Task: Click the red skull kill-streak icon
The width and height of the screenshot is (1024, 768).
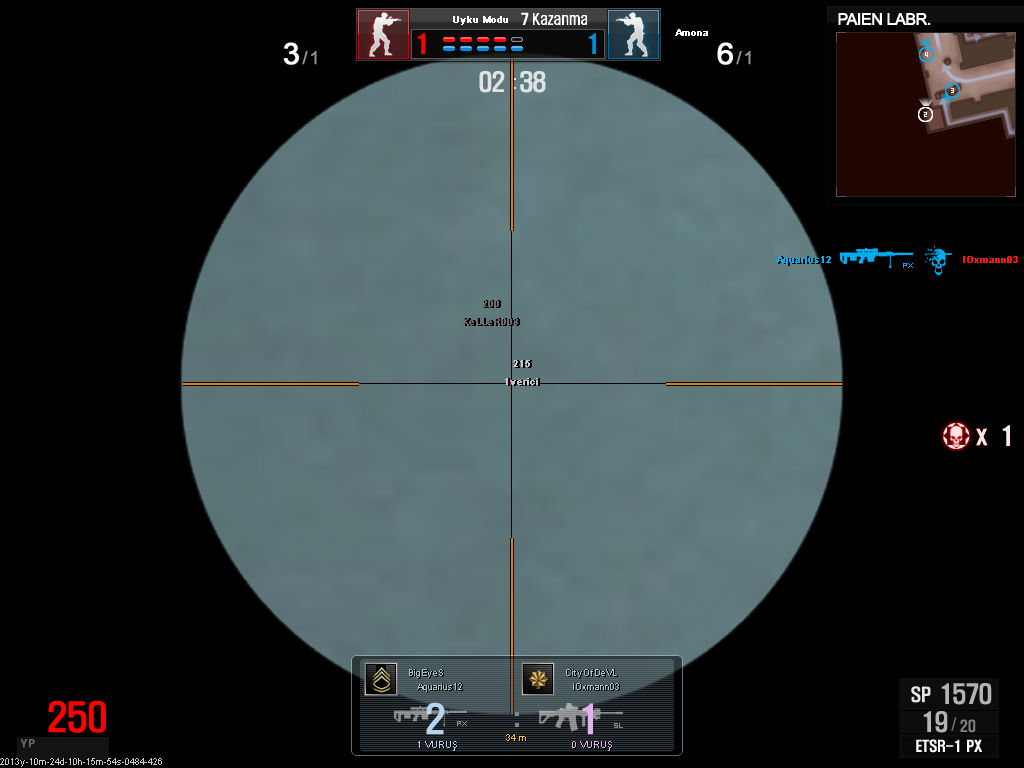Action: tap(956, 436)
